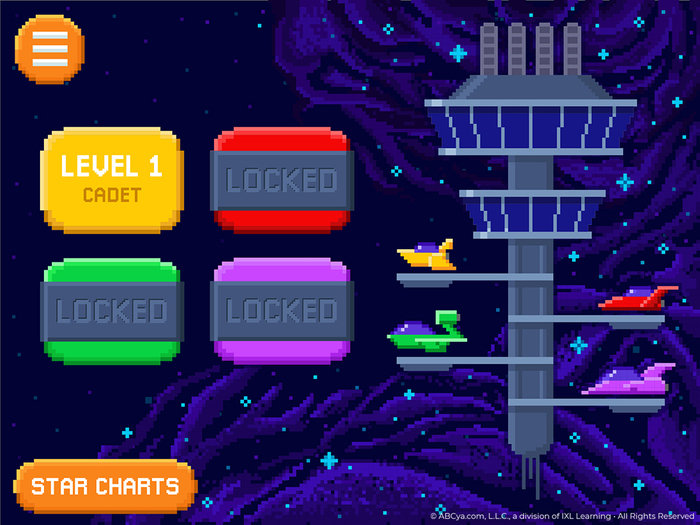Open the Star Charts screen

pyautogui.click(x=105, y=487)
